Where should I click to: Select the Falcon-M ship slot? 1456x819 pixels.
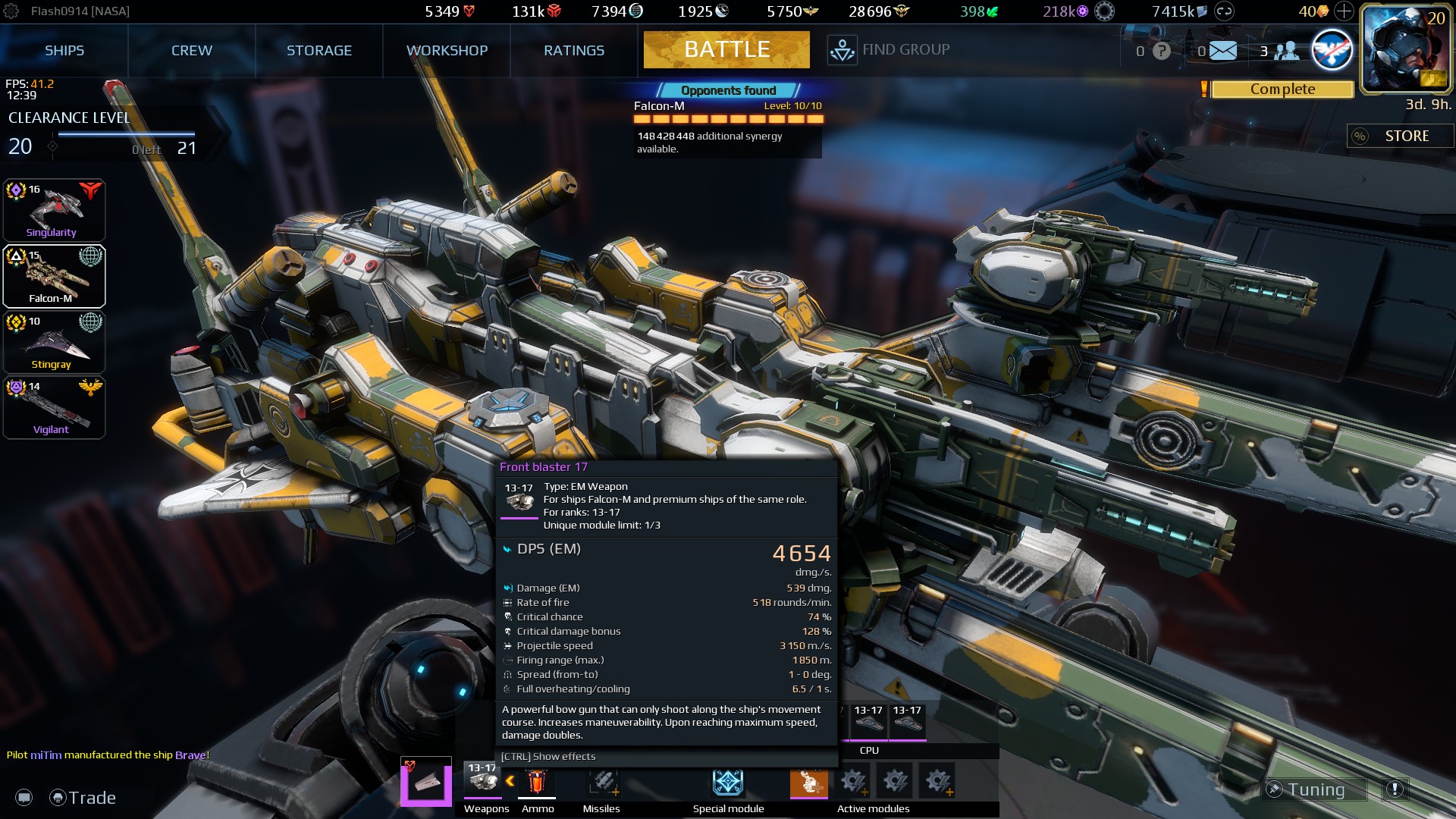tap(54, 276)
